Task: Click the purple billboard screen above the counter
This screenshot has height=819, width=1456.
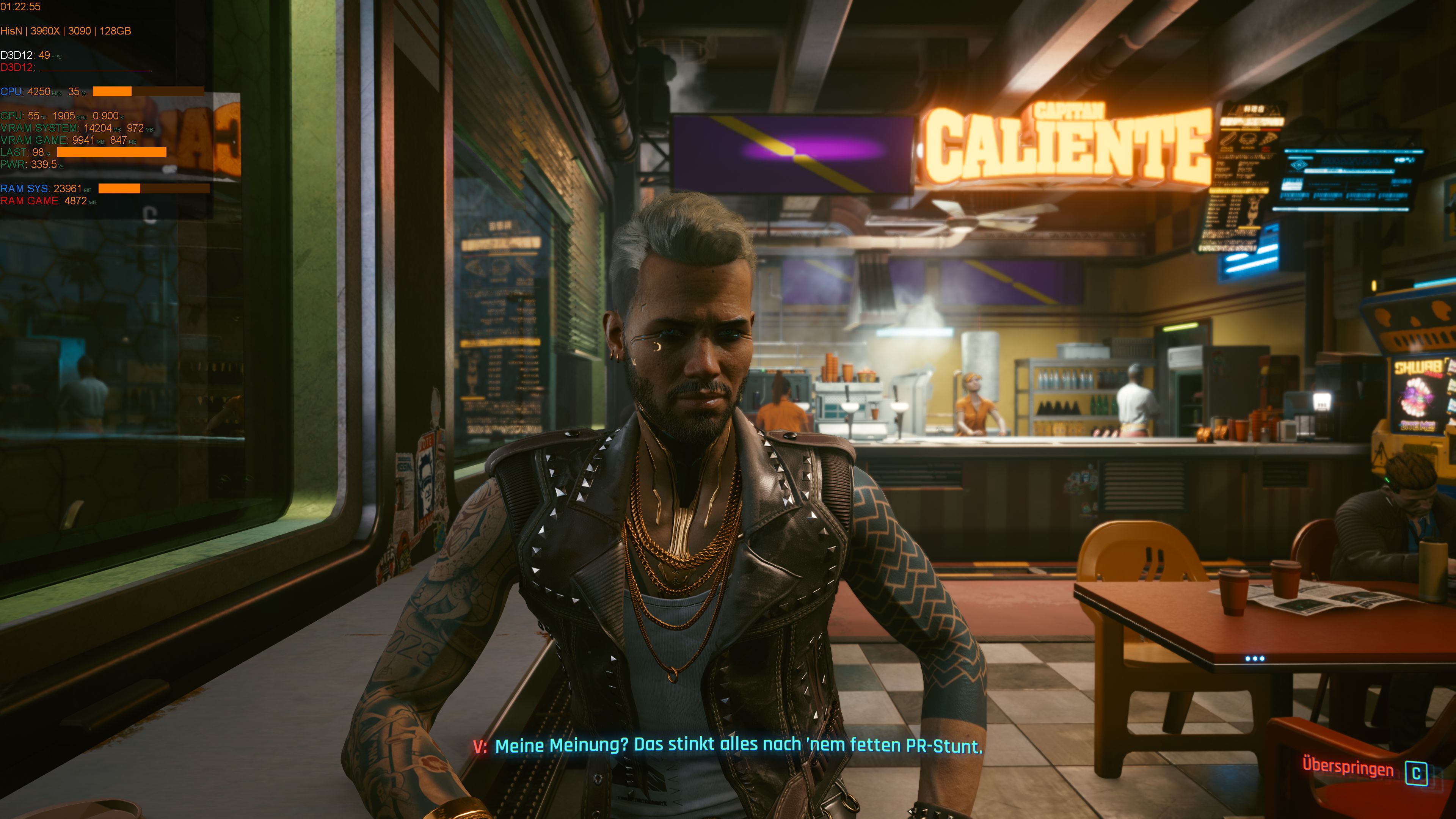Action: coord(791,154)
